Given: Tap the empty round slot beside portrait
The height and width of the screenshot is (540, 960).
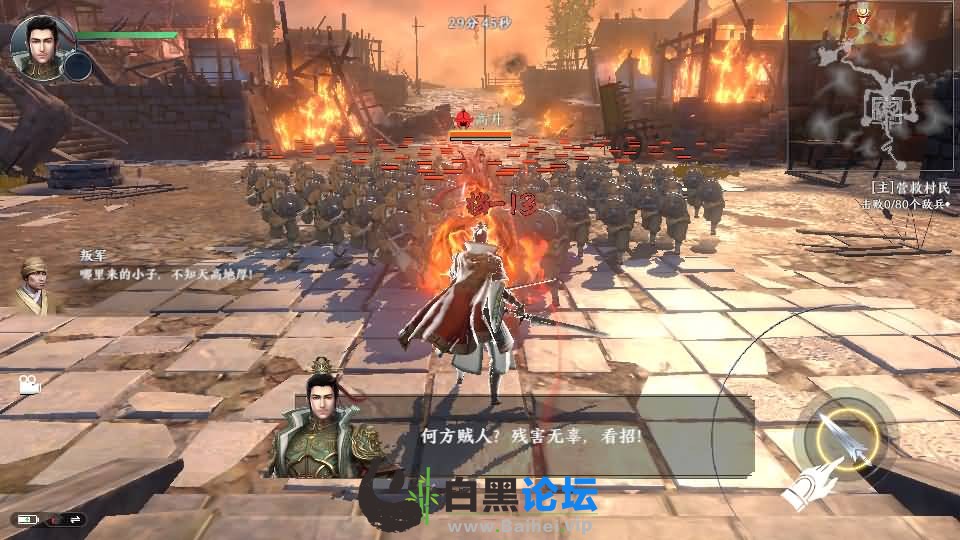Looking at the screenshot, I should coord(77,66).
